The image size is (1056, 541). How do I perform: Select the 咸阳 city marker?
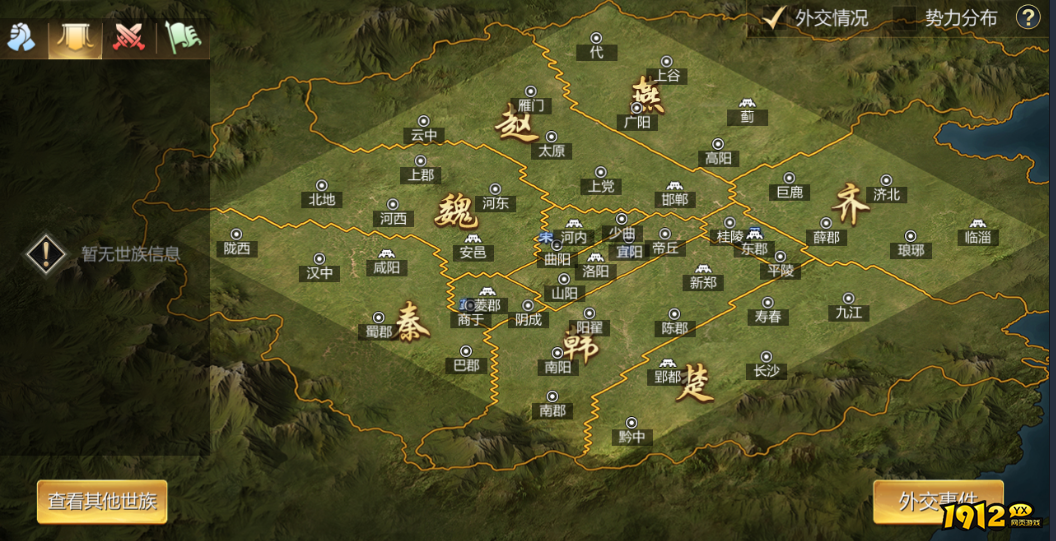(386, 255)
